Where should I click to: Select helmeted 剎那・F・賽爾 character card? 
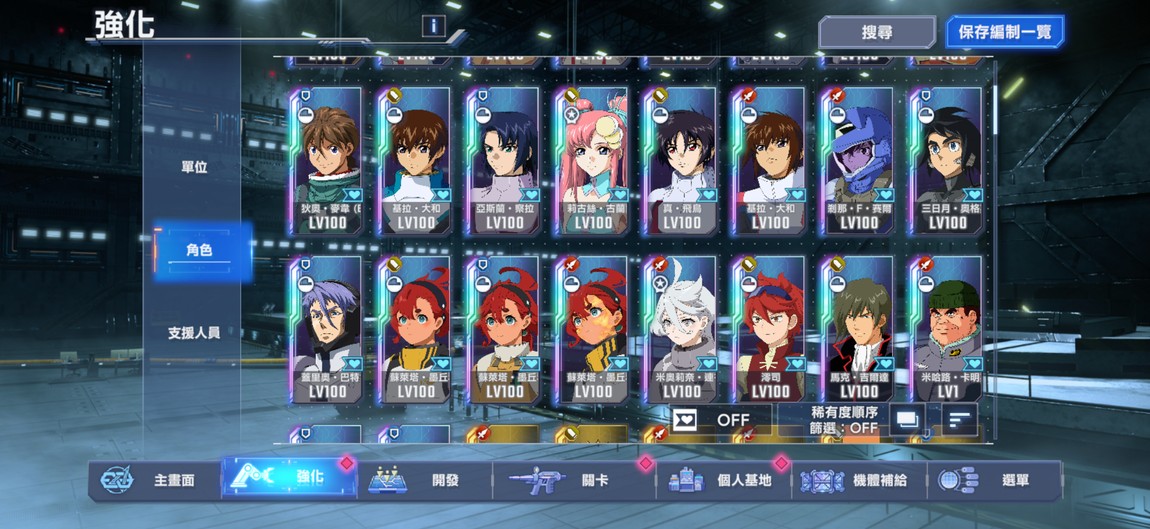[x=858, y=160]
